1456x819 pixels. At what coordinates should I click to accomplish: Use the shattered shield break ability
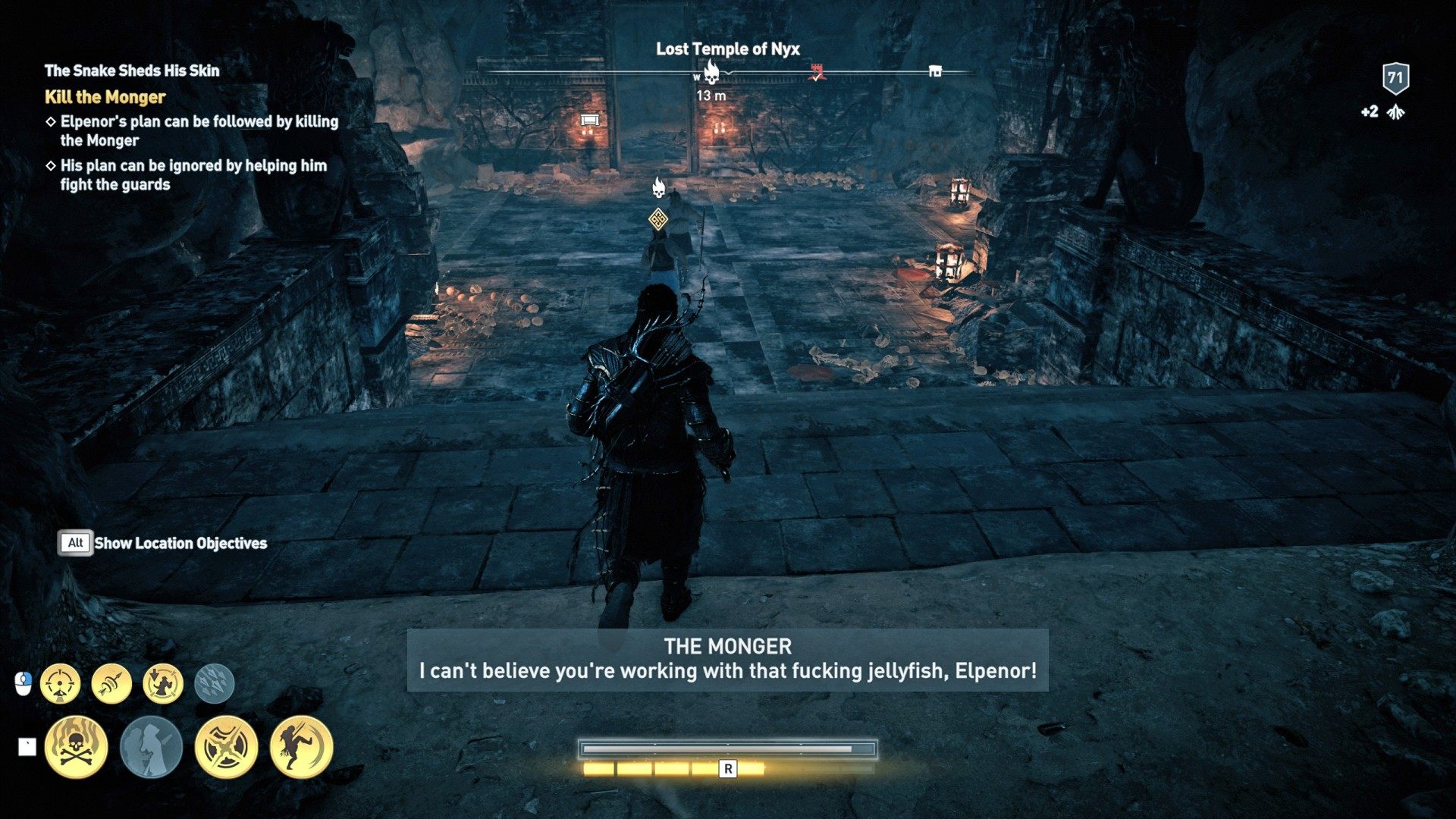226,747
